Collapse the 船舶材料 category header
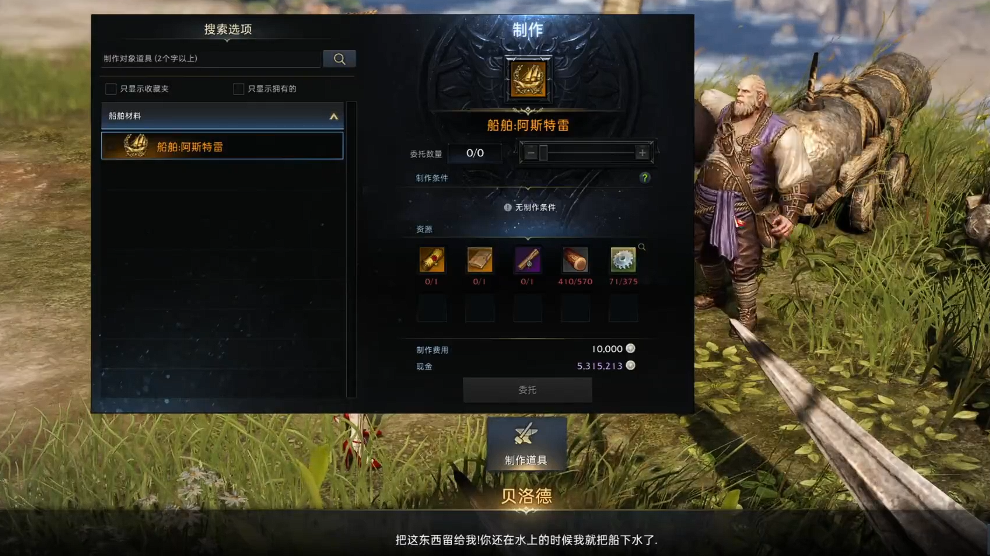Screen dimensions: 990x556 point(333,116)
